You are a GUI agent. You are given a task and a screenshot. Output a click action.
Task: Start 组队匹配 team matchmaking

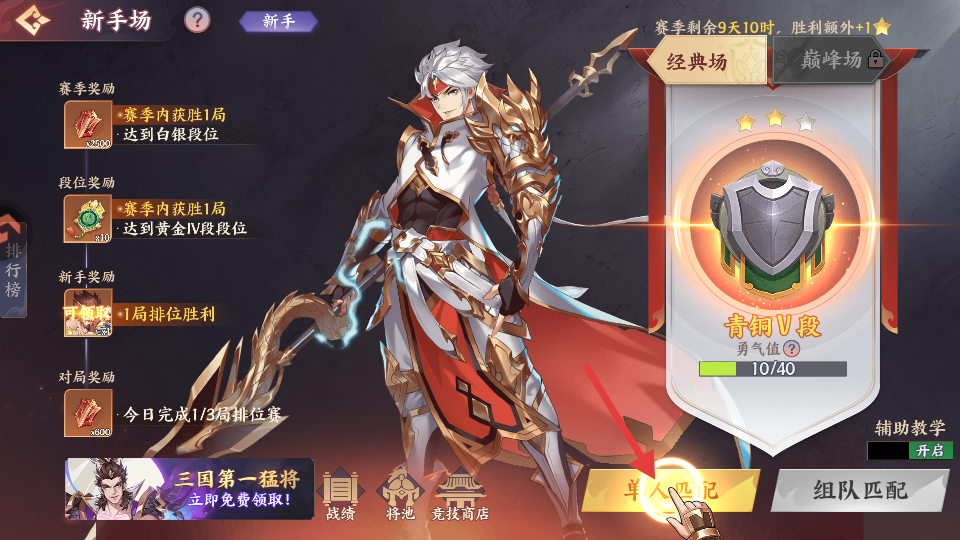point(858,490)
